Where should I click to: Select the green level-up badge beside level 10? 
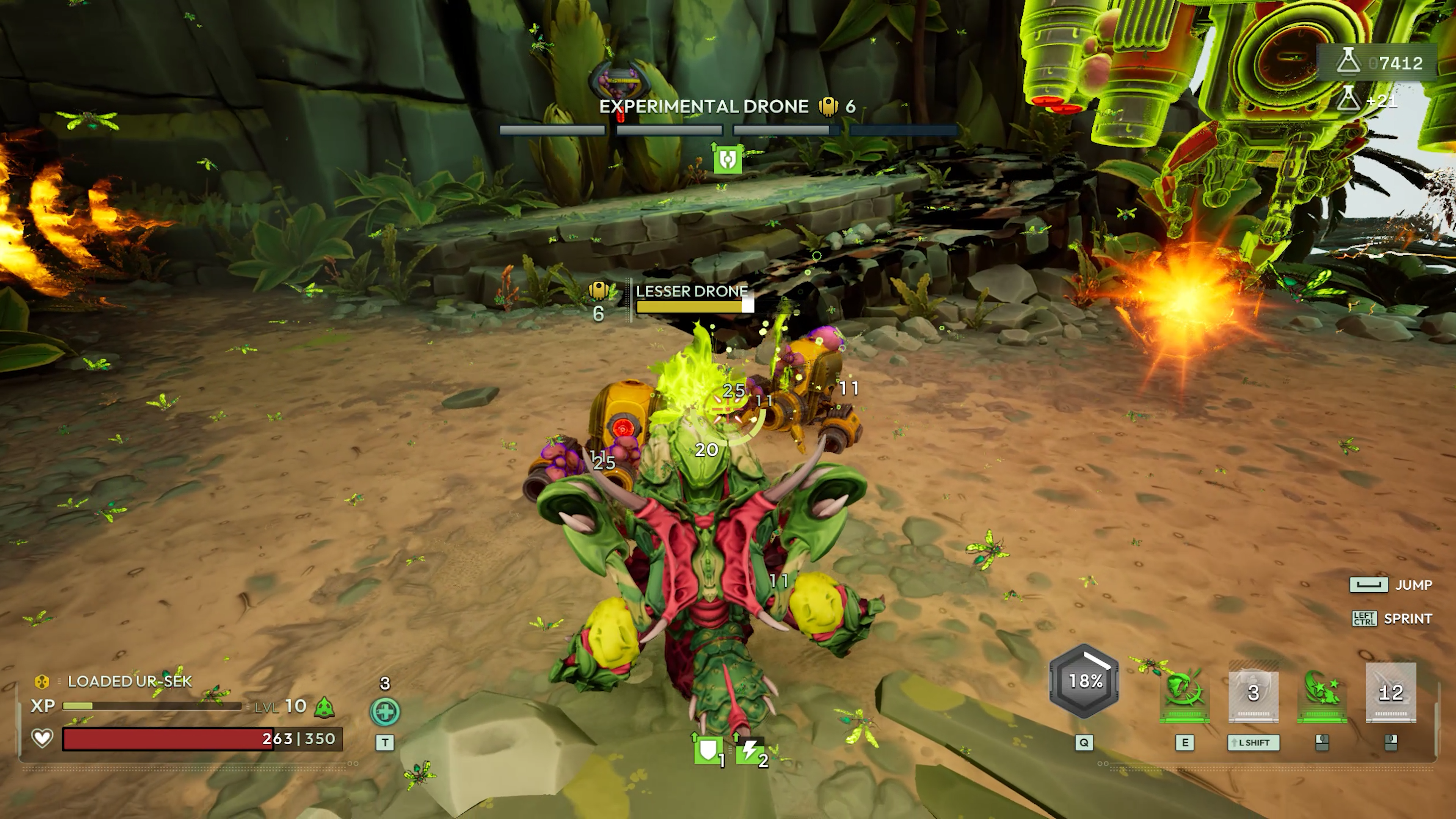(x=325, y=706)
